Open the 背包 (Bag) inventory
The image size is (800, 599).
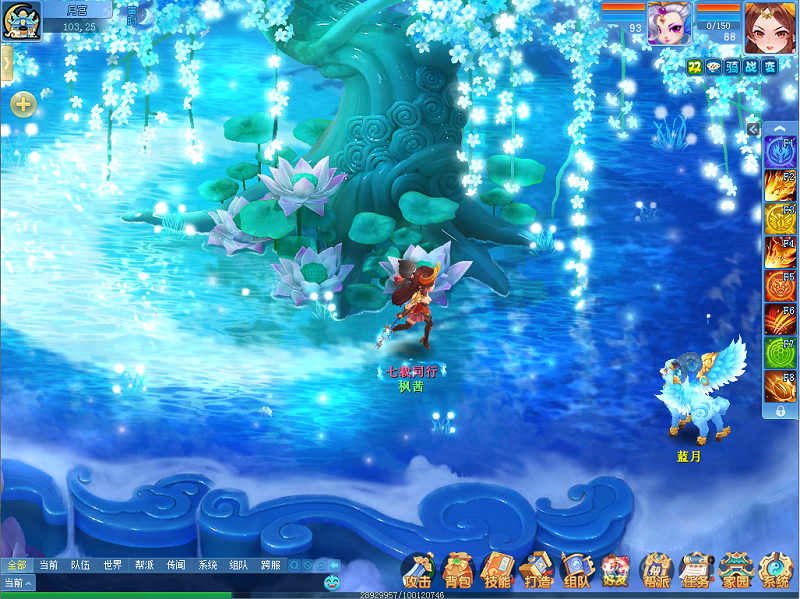click(x=457, y=571)
